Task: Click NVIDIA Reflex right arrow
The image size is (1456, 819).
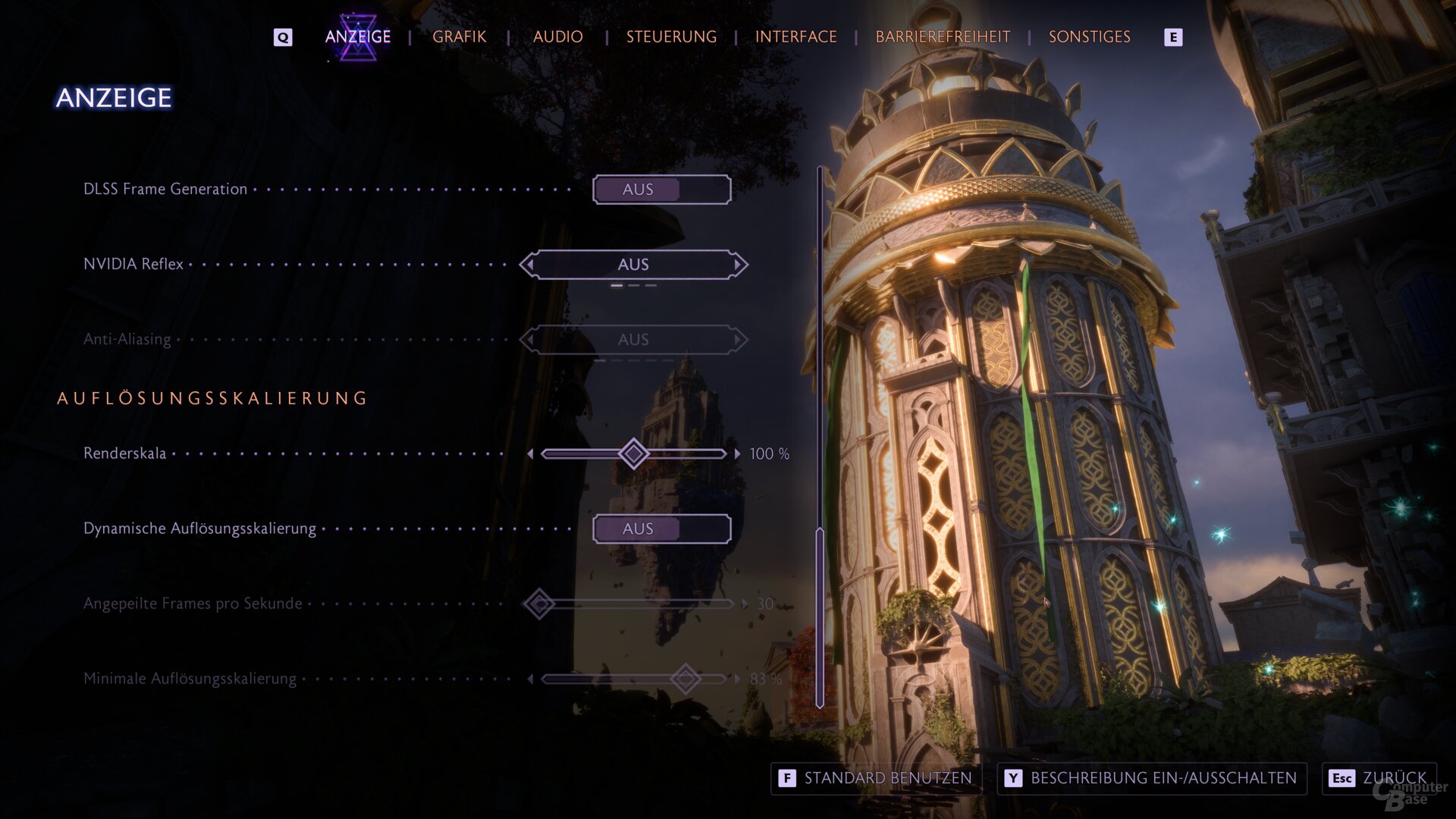Action: 738,265
